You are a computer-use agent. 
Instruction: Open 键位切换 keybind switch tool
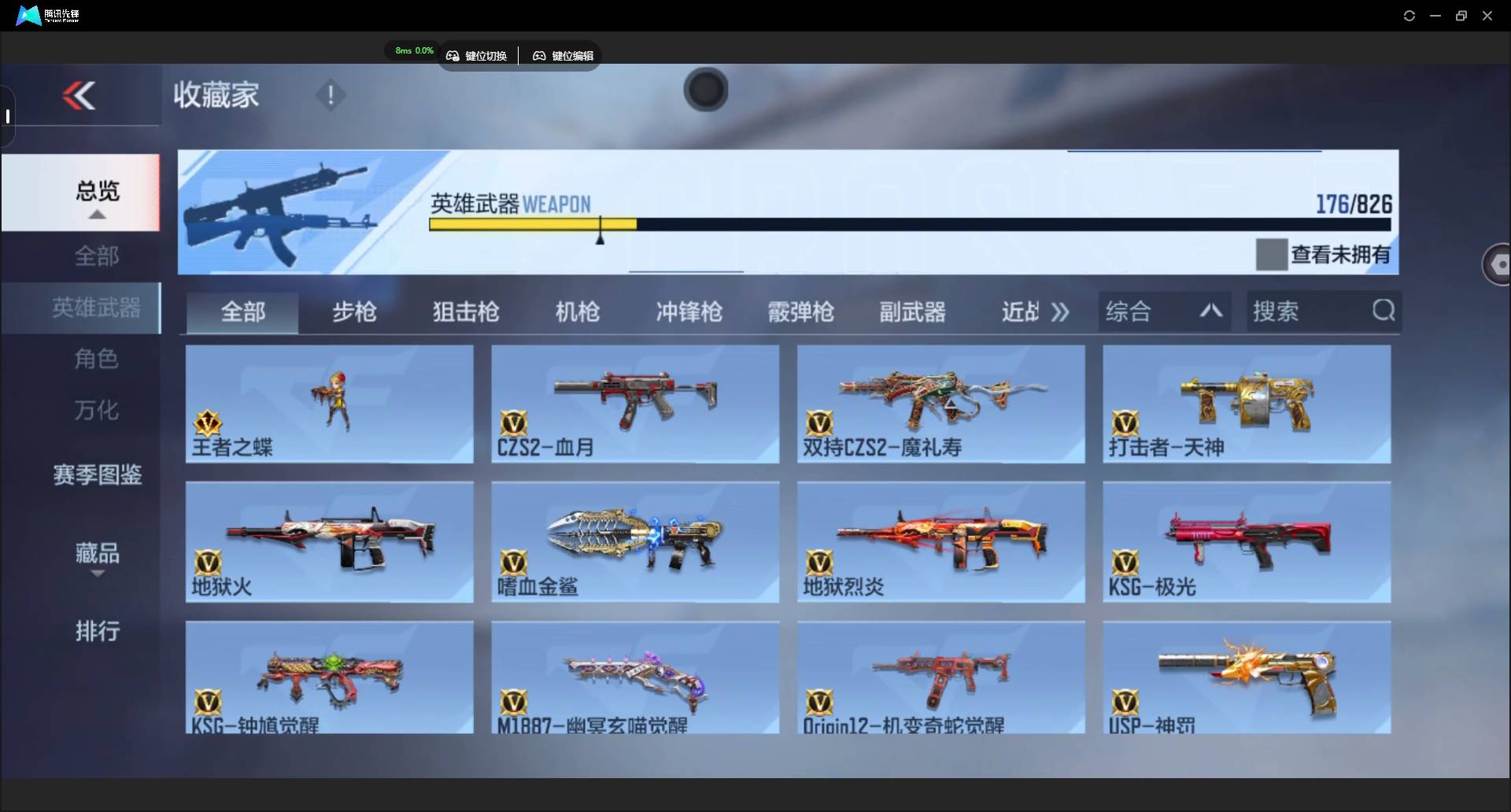click(478, 55)
